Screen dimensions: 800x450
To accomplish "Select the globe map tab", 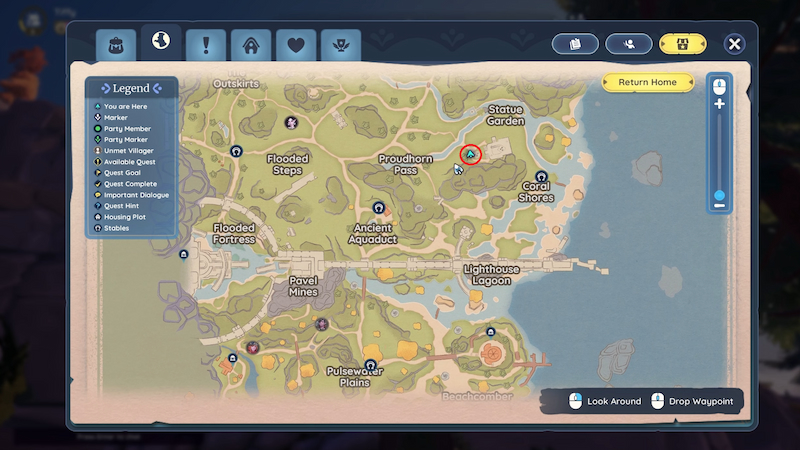I will click(160, 43).
